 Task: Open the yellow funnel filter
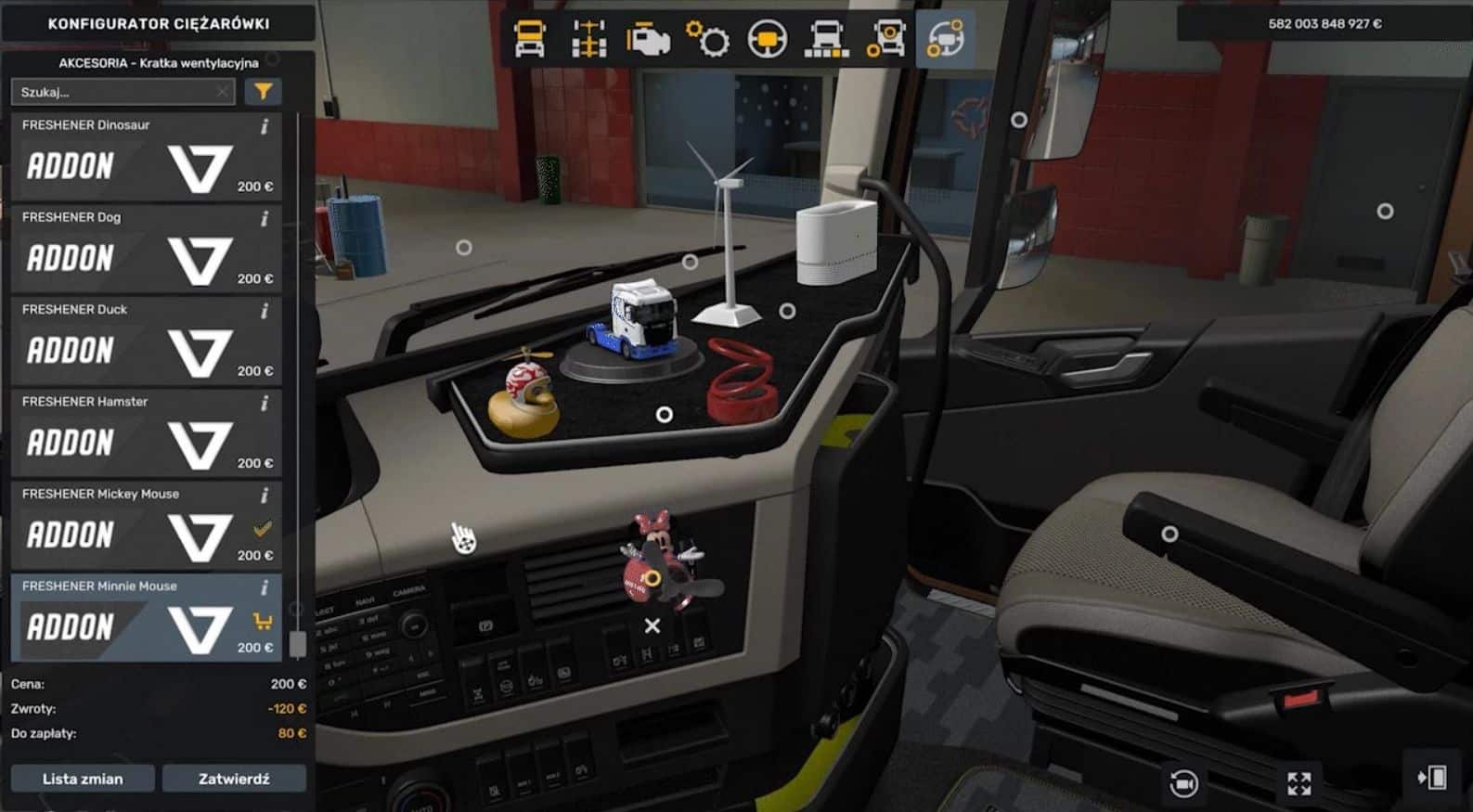264,91
